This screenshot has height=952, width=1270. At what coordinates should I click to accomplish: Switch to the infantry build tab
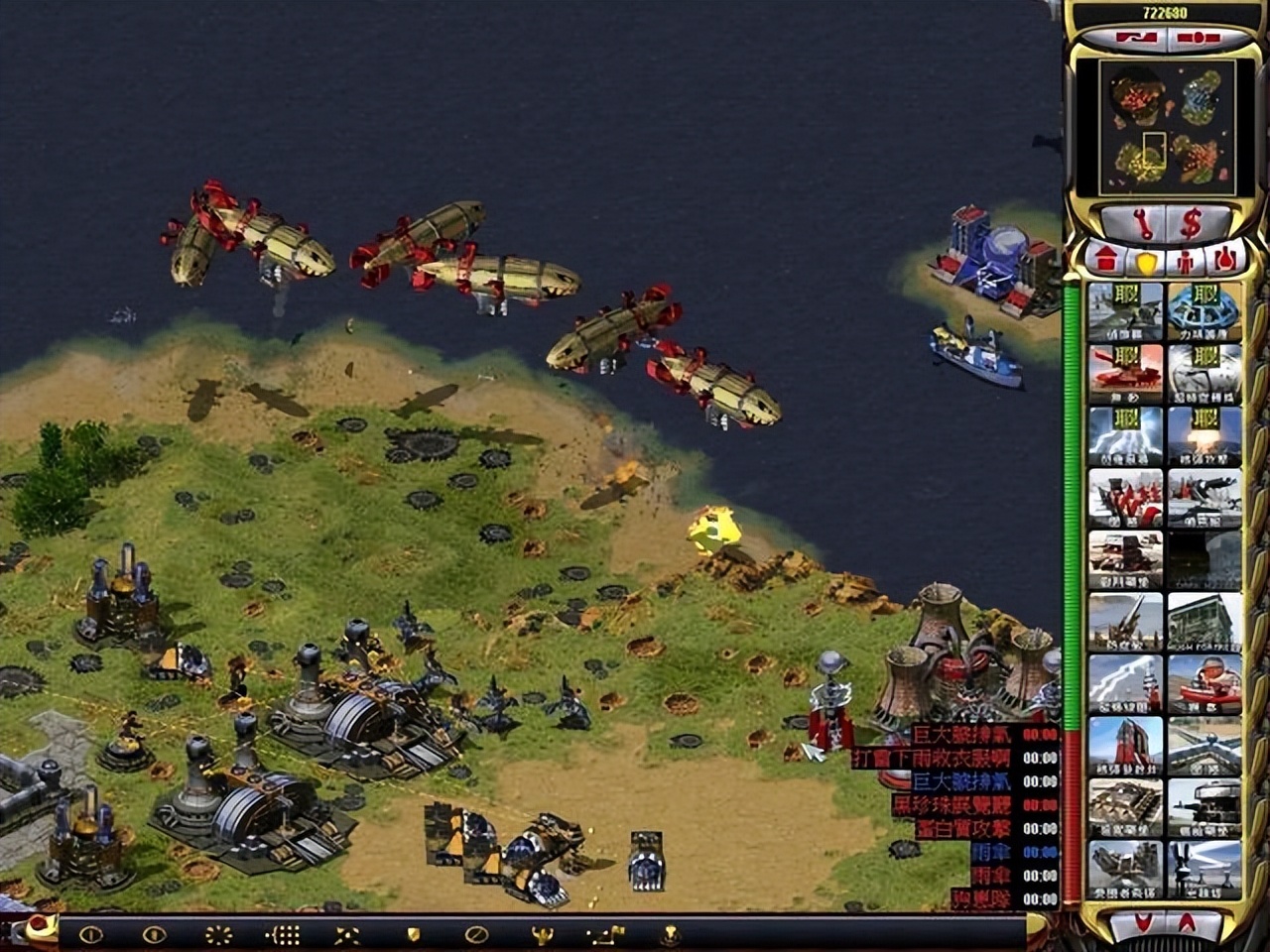[1186, 262]
